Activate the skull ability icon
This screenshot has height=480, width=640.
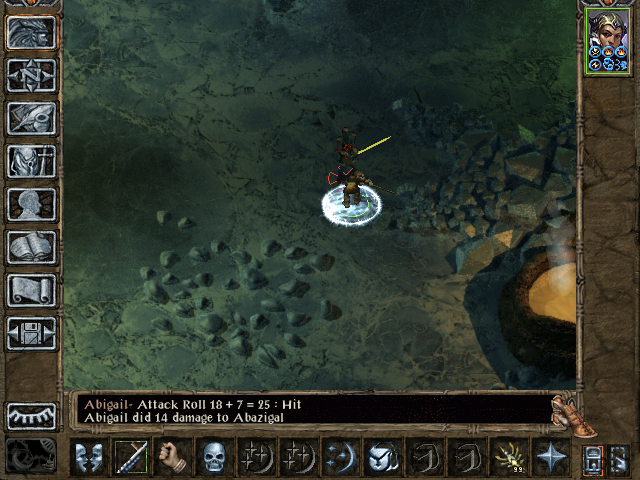click(215, 458)
